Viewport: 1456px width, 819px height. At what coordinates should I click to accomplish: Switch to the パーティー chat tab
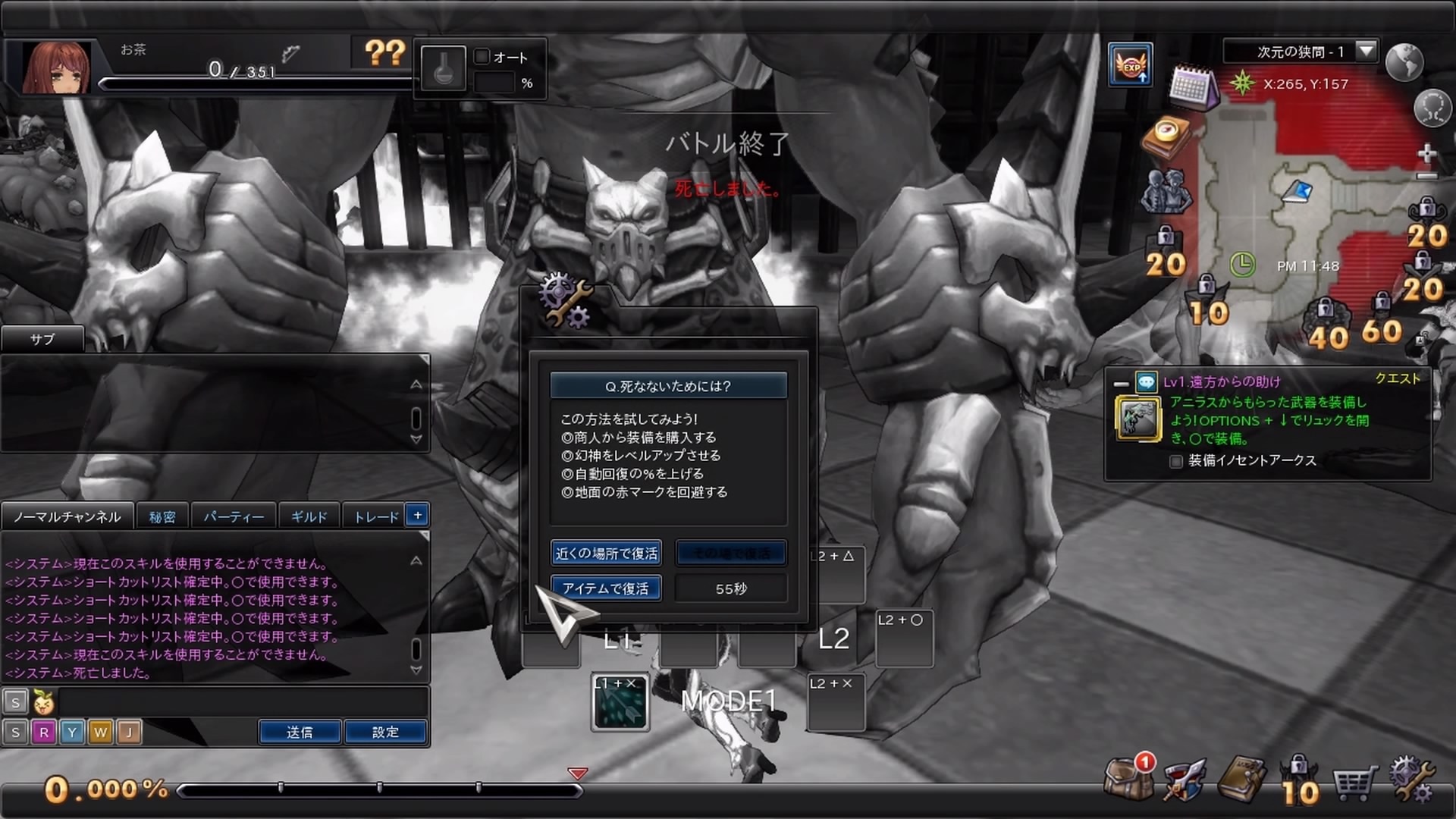234,517
